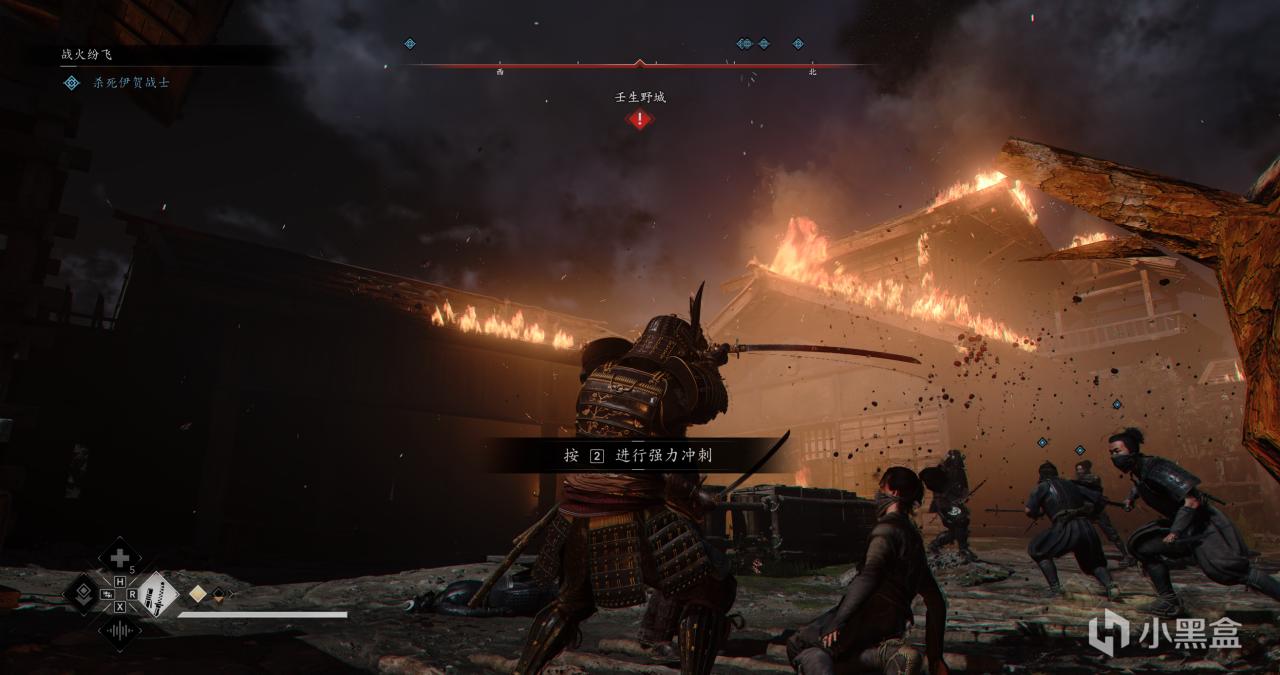Click the rightmost blue compass objective marker
Screen dimensions: 1280x675
798,44
